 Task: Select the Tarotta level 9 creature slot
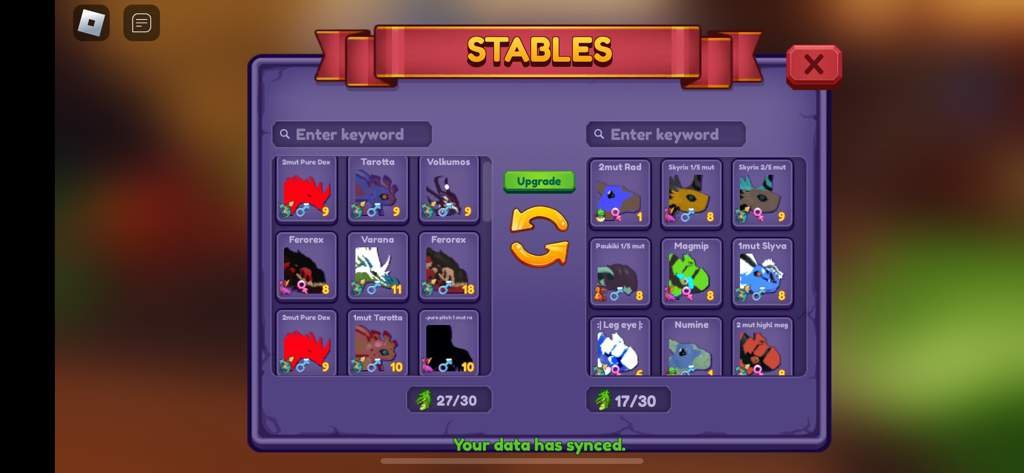tap(378, 188)
